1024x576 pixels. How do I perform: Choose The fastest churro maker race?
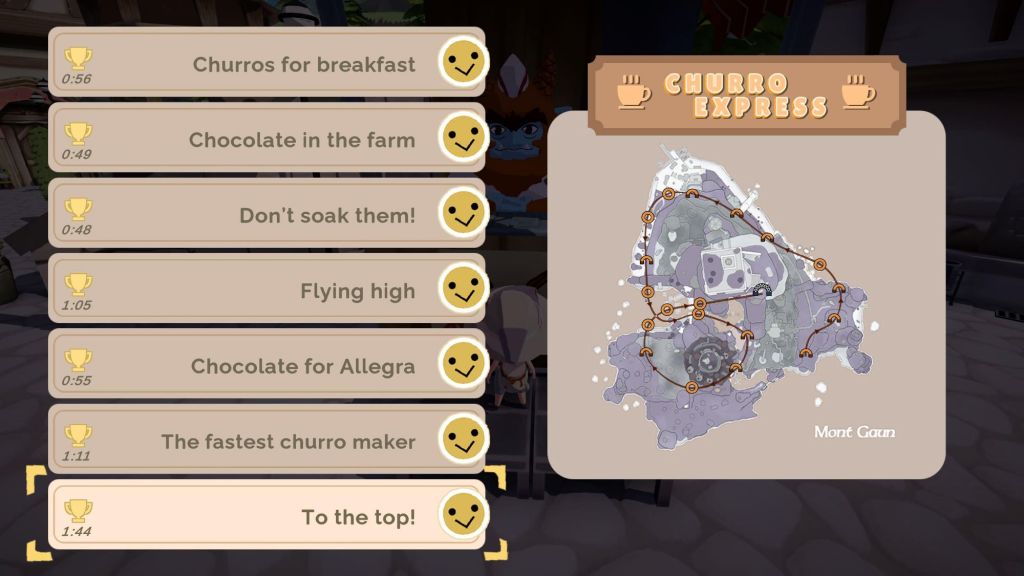pos(266,440)
